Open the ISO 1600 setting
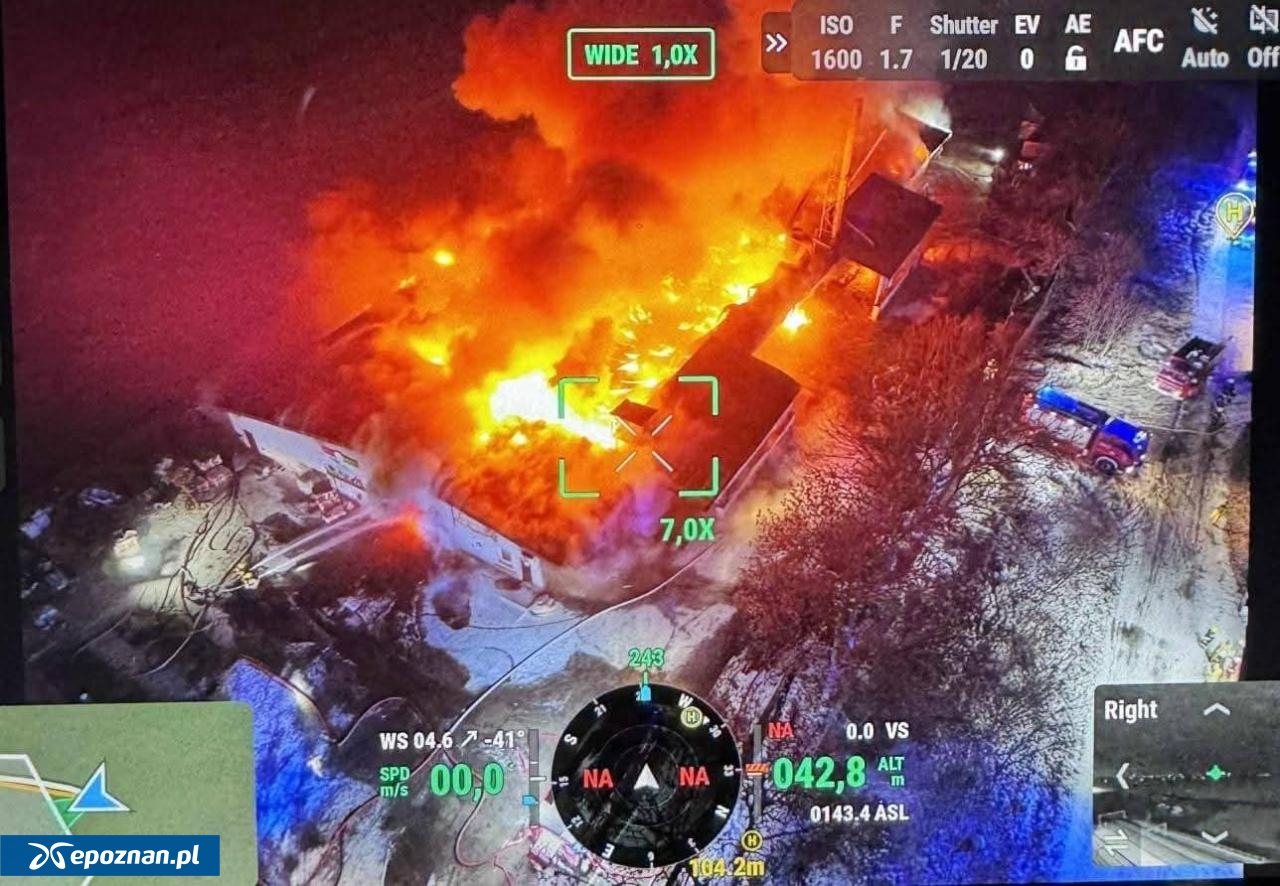Viewport: 1280px width, 886px height. (x=836, y=42)
